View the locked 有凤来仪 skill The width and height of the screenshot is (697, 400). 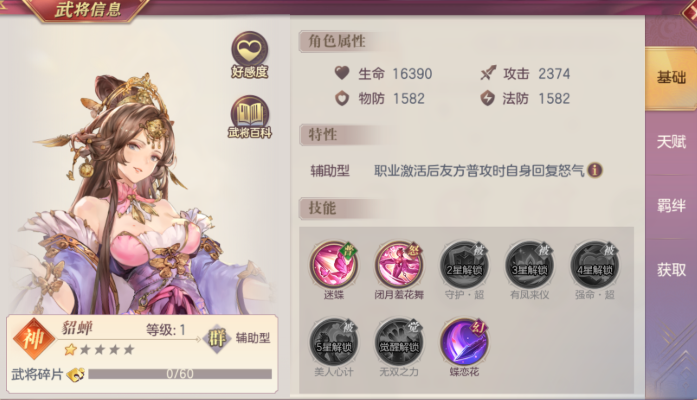(x=529, y=264)
